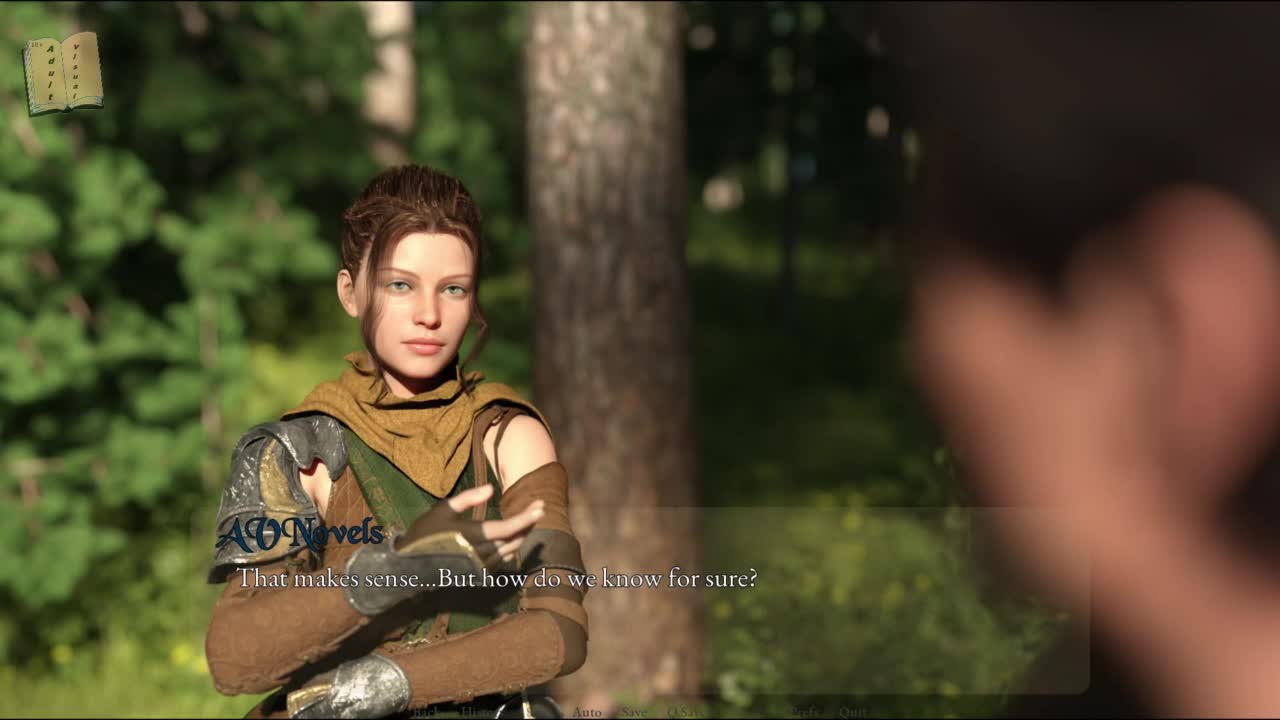Go back with the Back button

(425, 712)
